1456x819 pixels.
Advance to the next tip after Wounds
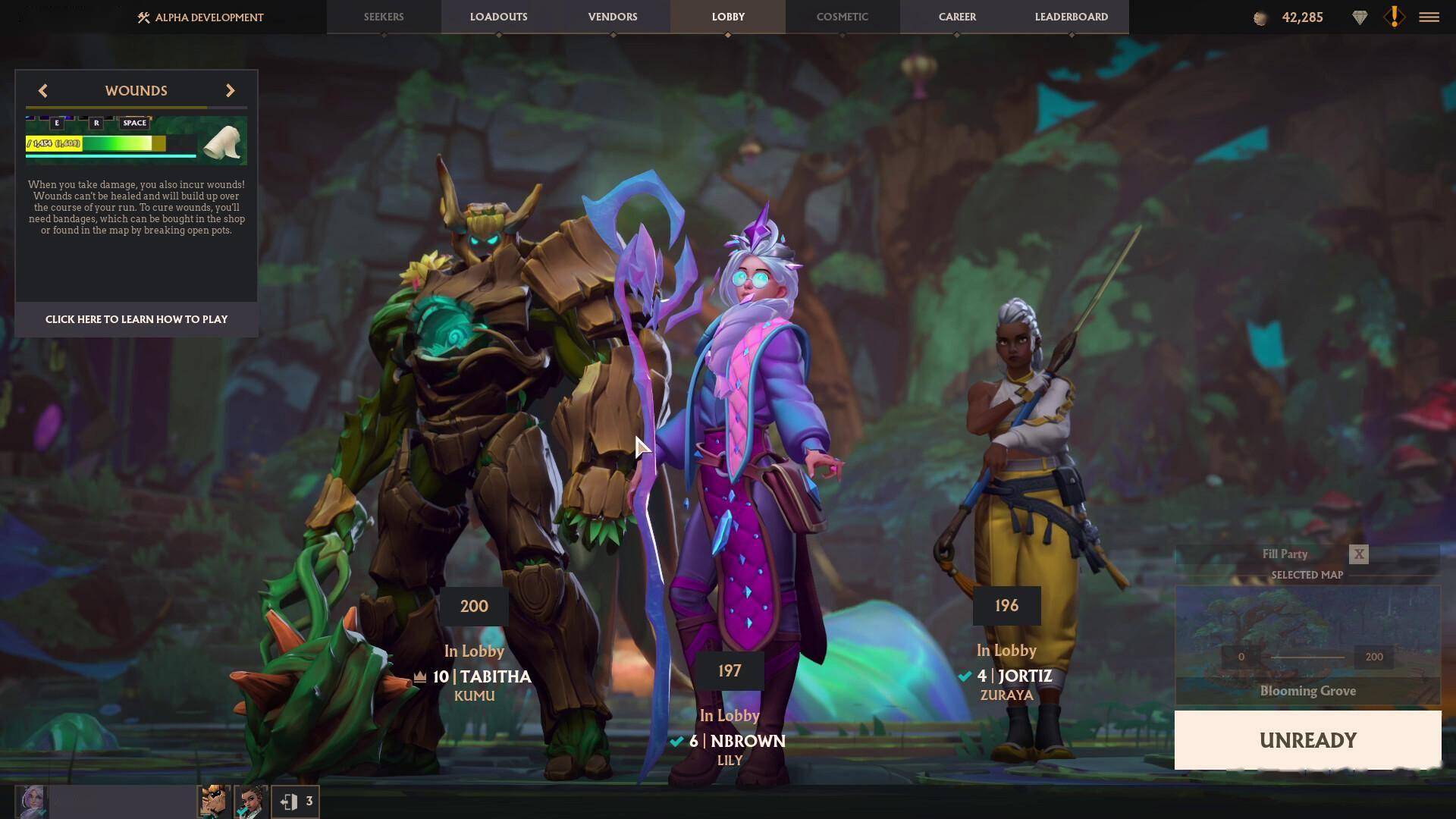tap(230, 91)
